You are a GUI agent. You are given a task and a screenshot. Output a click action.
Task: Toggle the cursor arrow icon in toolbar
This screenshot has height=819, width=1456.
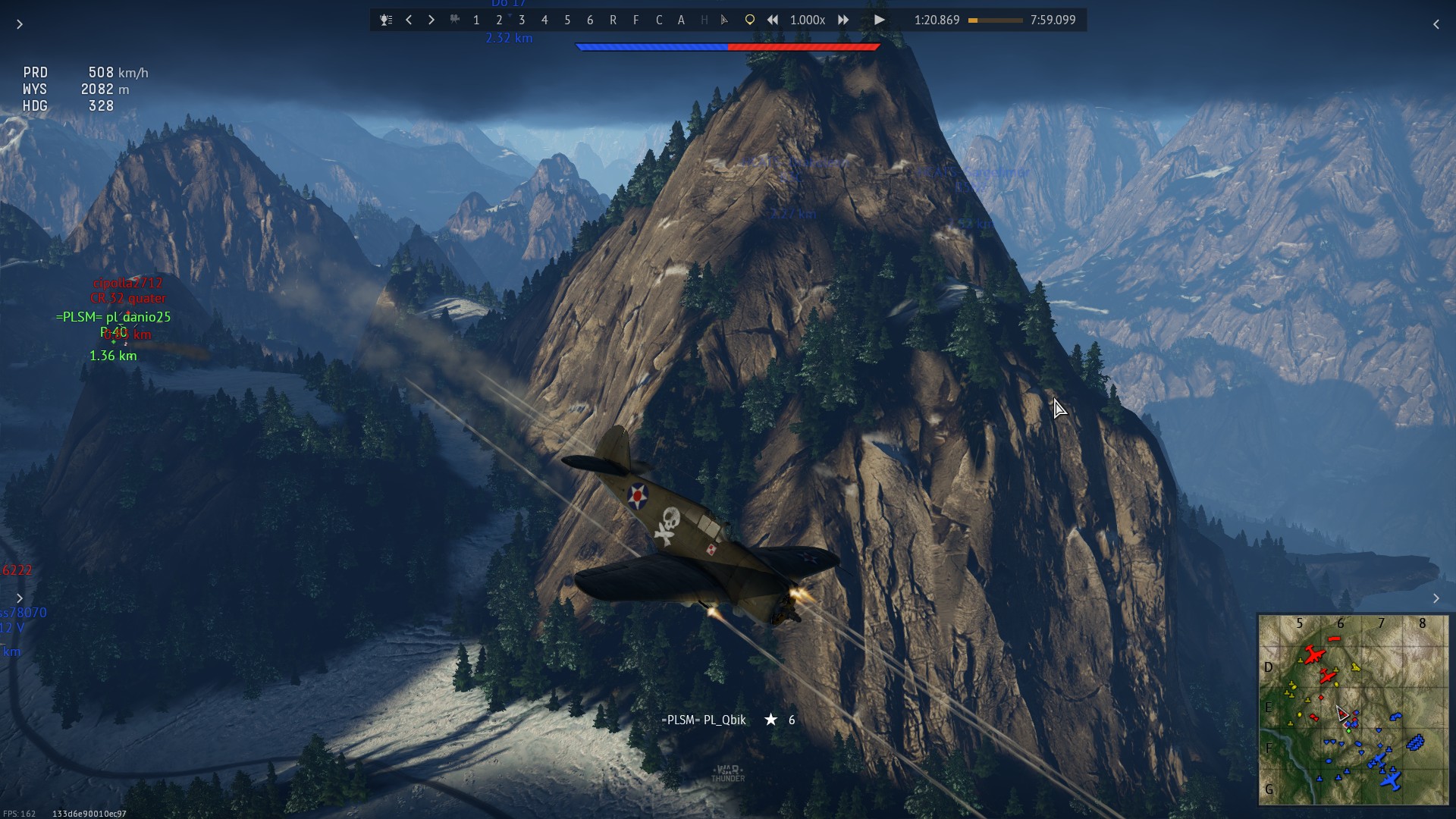tap(724, 20)
